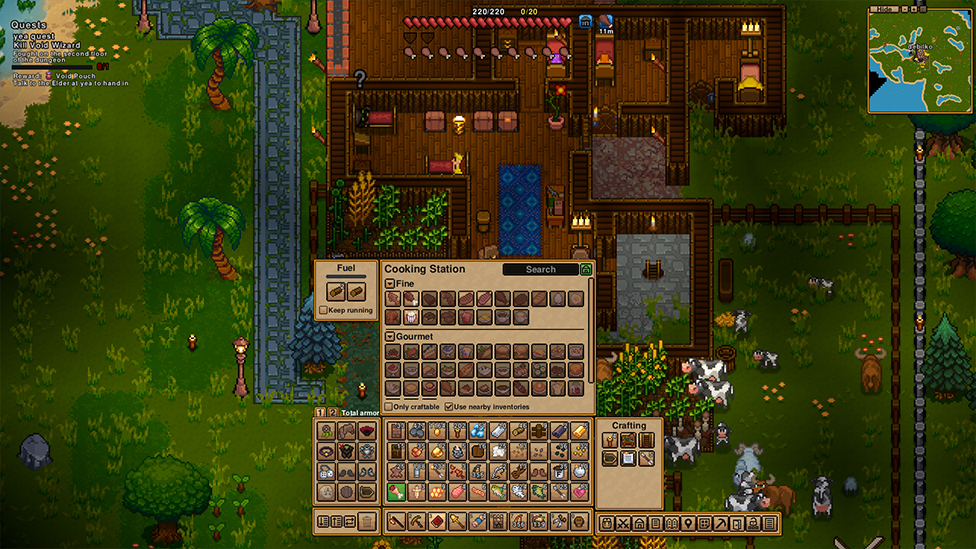This screenshot has height=549, width=976.
Task: Select the log in the first fuel slot
Action: [336, 291]
